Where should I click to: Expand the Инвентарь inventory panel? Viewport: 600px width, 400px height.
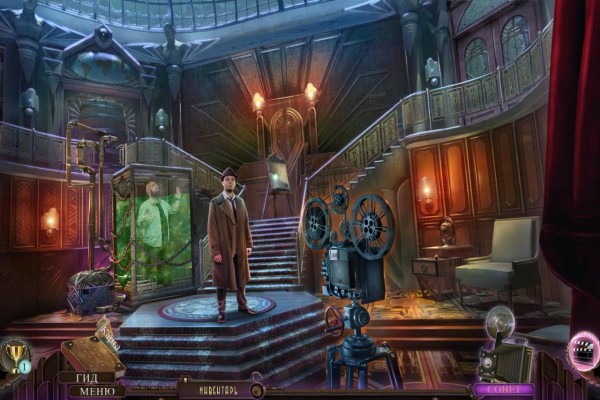[210, 388]
